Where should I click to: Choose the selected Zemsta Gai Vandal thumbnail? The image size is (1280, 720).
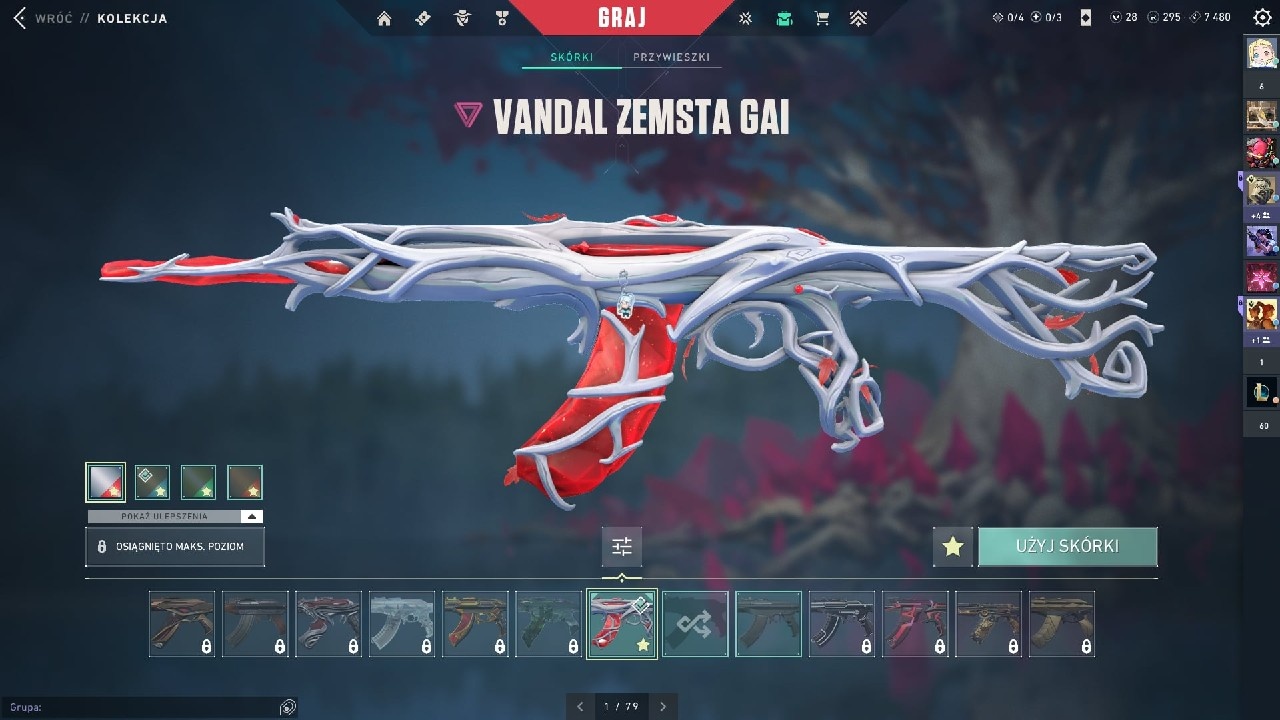pyautogui.click(x=622, y=624)
